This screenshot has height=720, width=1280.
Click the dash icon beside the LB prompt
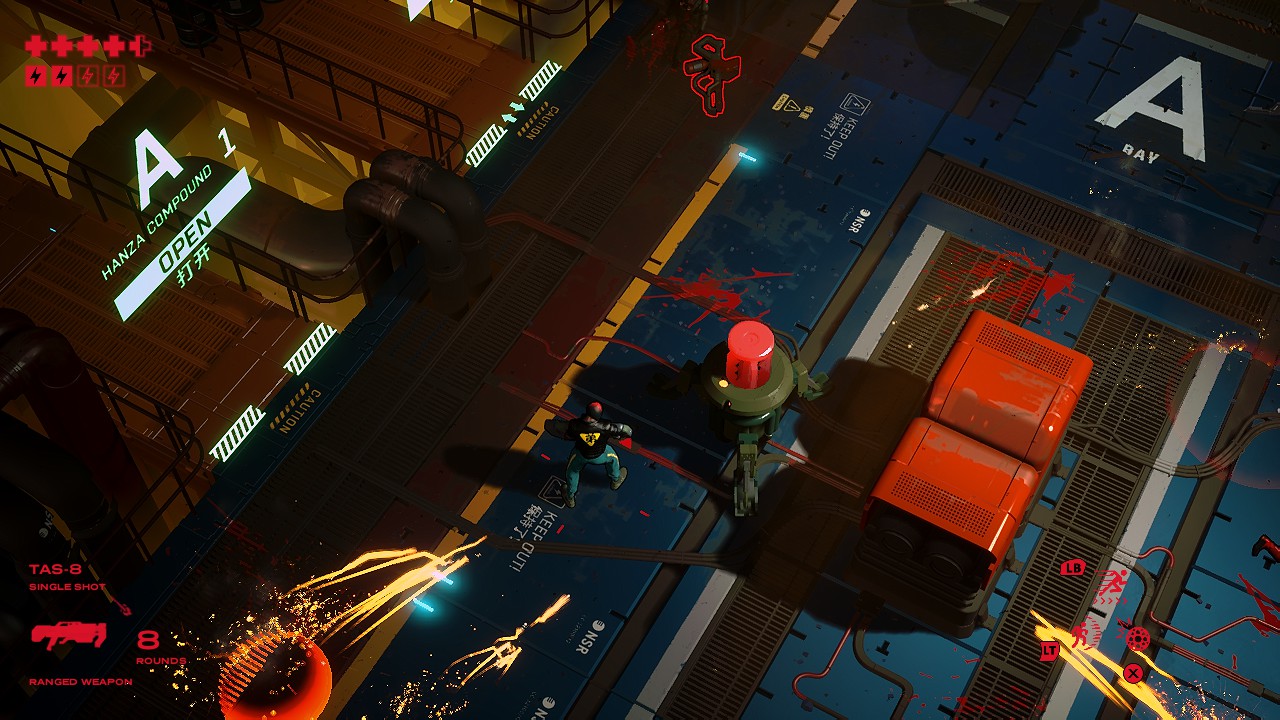(x=1113, y=582)
